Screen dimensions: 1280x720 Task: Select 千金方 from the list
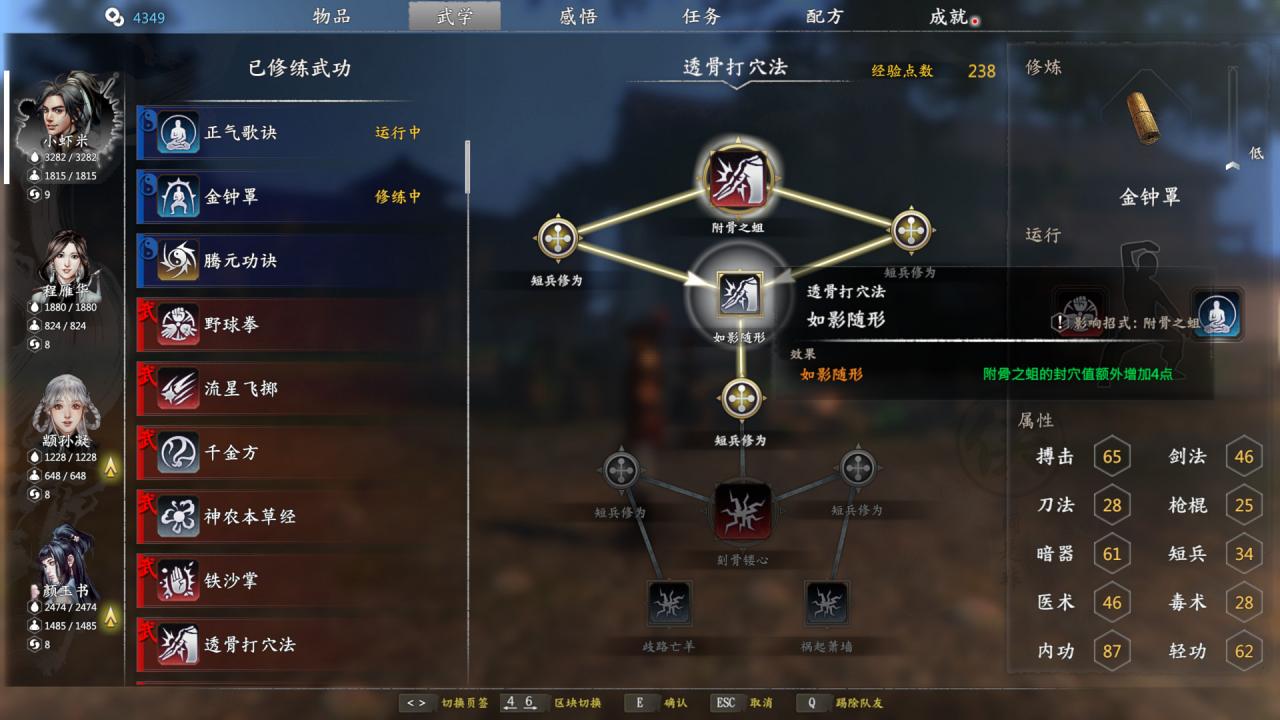pos(300,453)
